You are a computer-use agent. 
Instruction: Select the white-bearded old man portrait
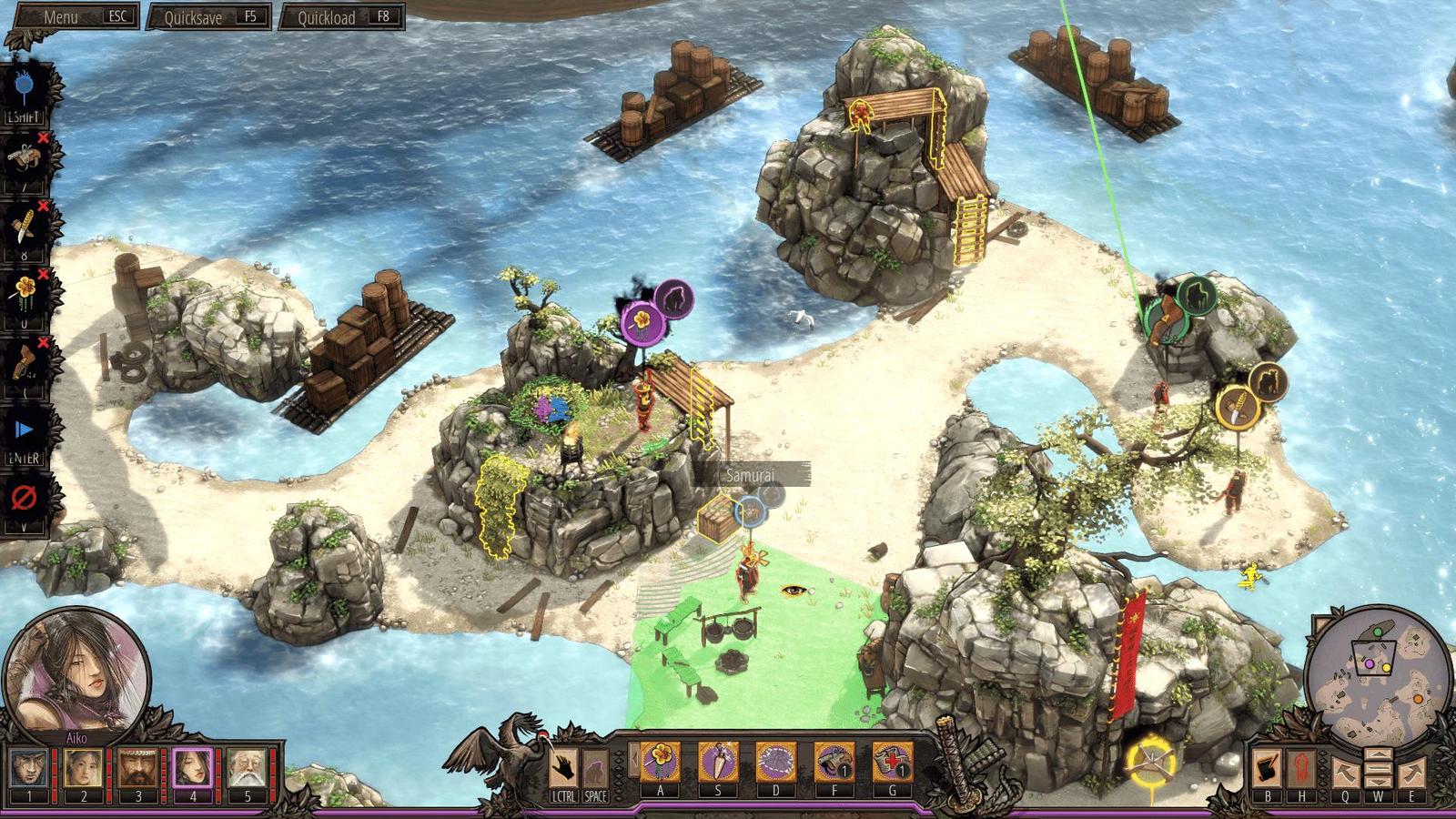pyautogui.click(x=247, y=770)
